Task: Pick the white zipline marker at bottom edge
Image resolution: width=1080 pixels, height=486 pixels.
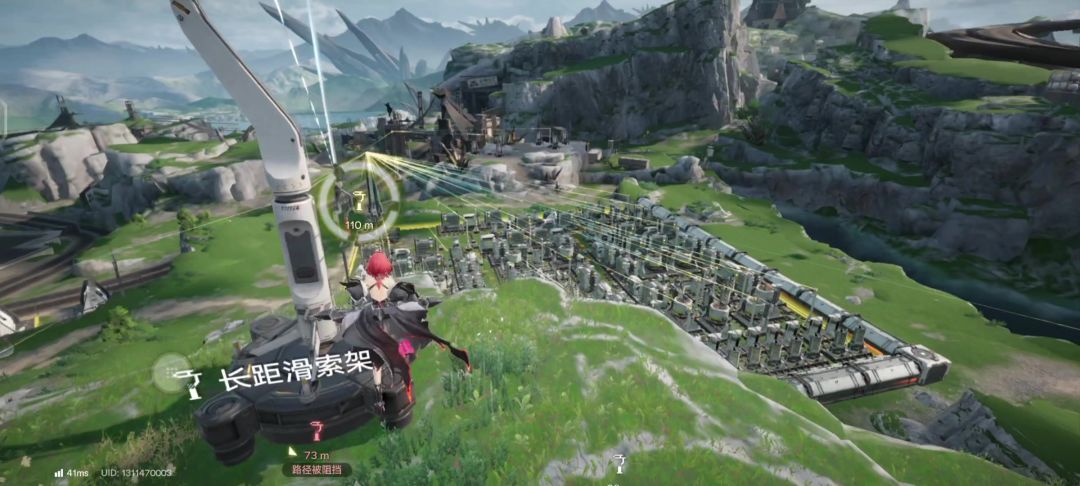Action: tap(620, 464)
